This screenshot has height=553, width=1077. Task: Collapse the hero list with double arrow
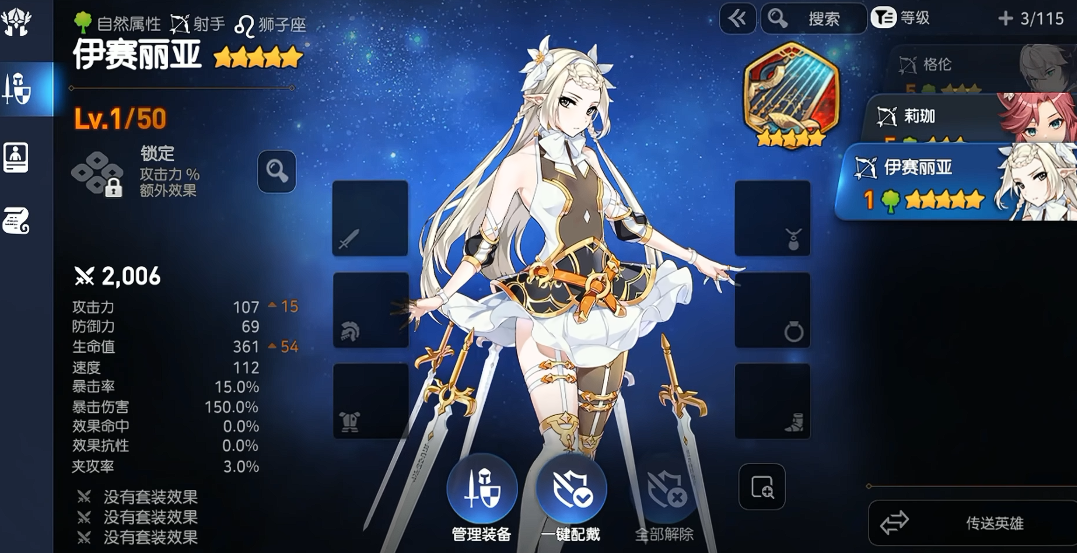pyautogui.click(x=738, y=18)
